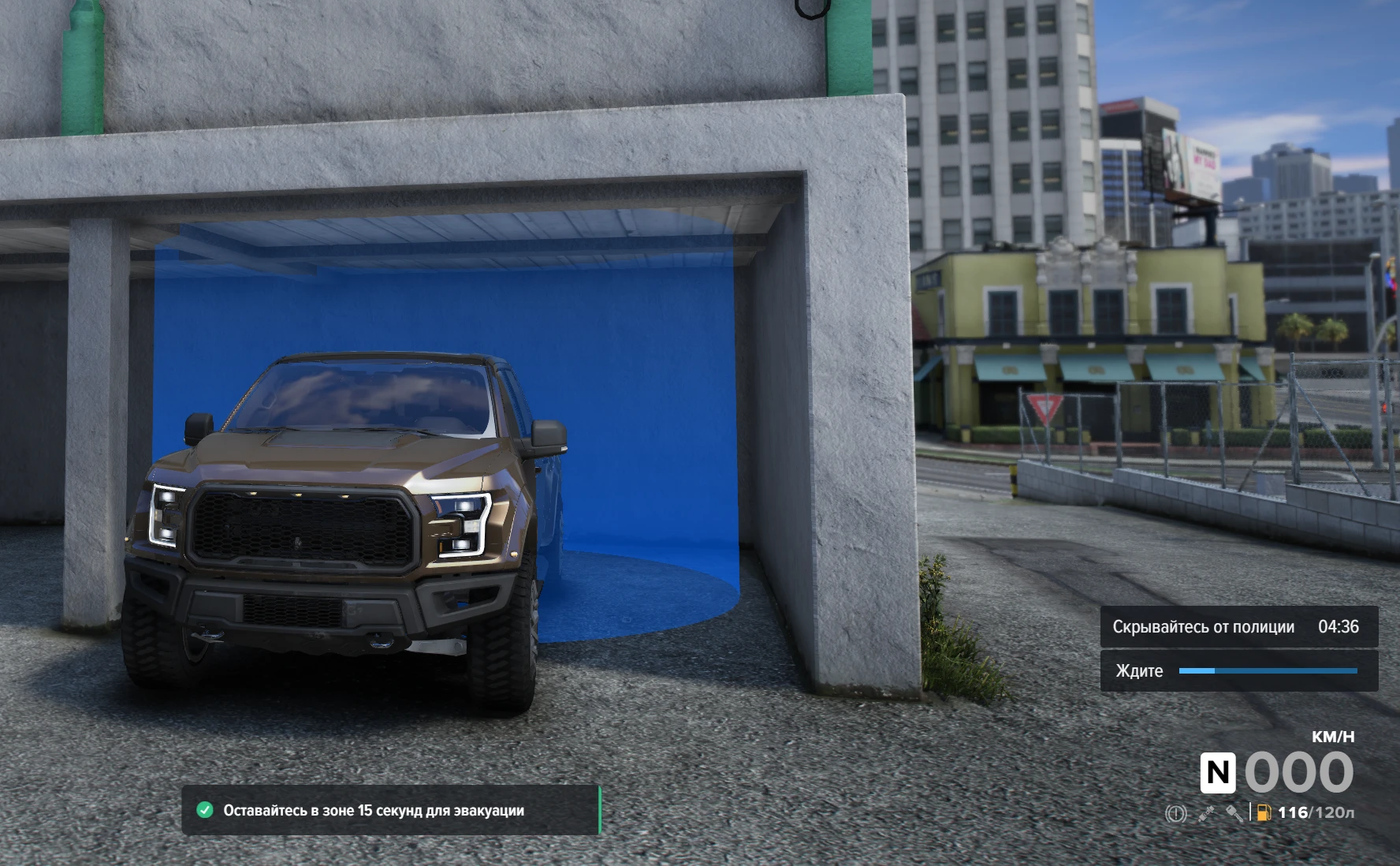Click the orange fuel pump icon

(x=1264, y=813)
